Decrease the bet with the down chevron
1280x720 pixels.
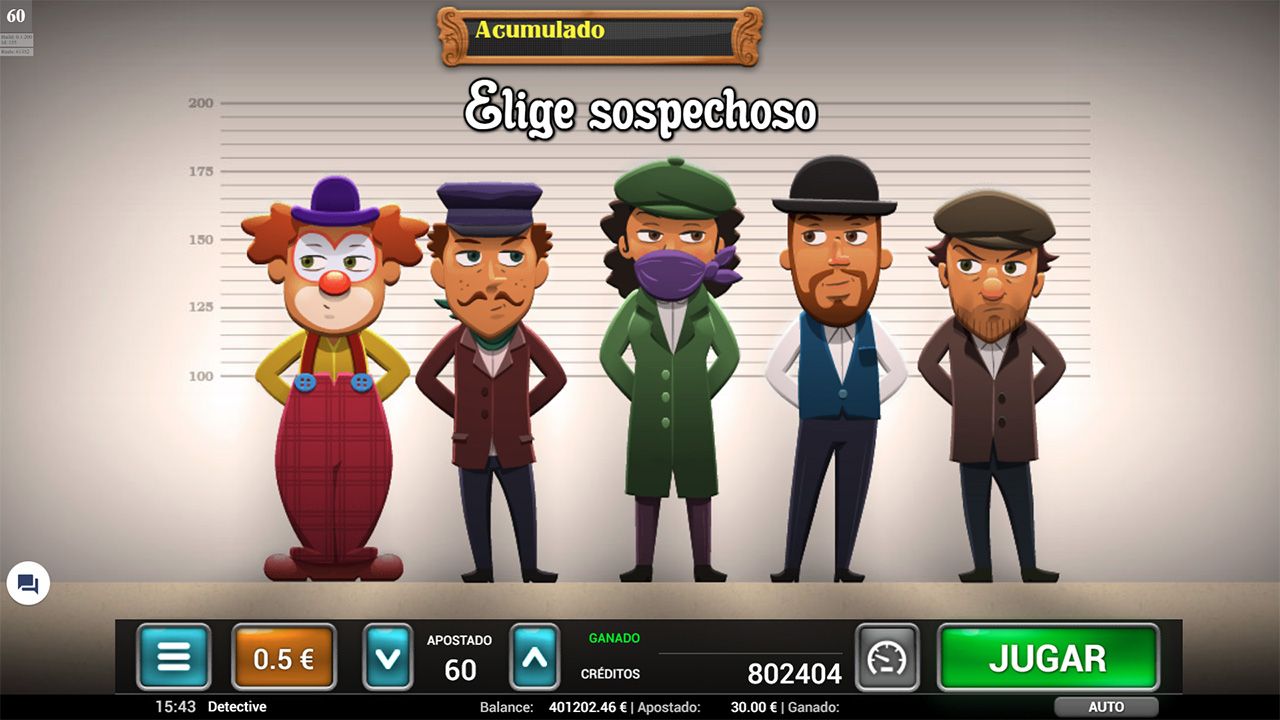point(389,657)
